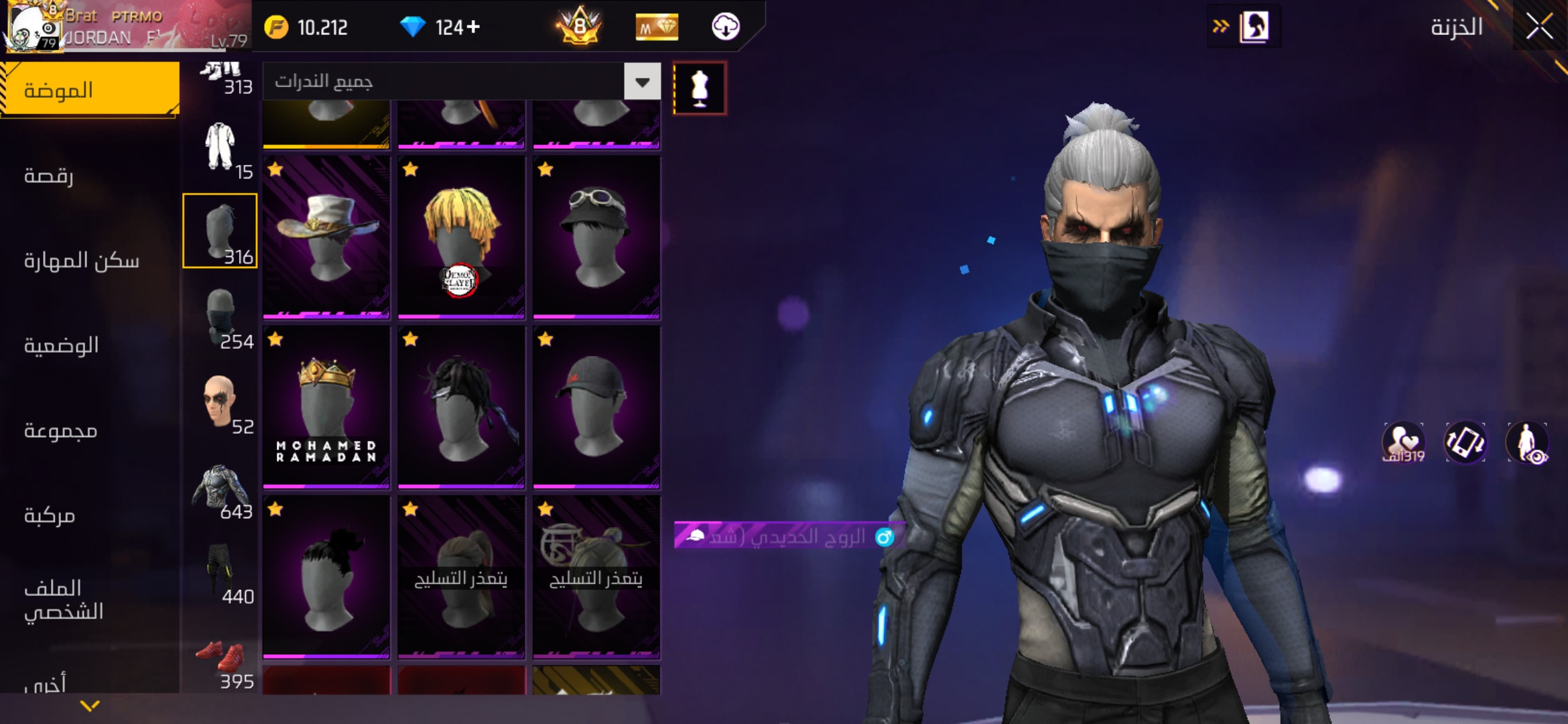This screenshot has height=724, width=1568.
Task: Close the vault screen
Action: (x=1539, y=27)
